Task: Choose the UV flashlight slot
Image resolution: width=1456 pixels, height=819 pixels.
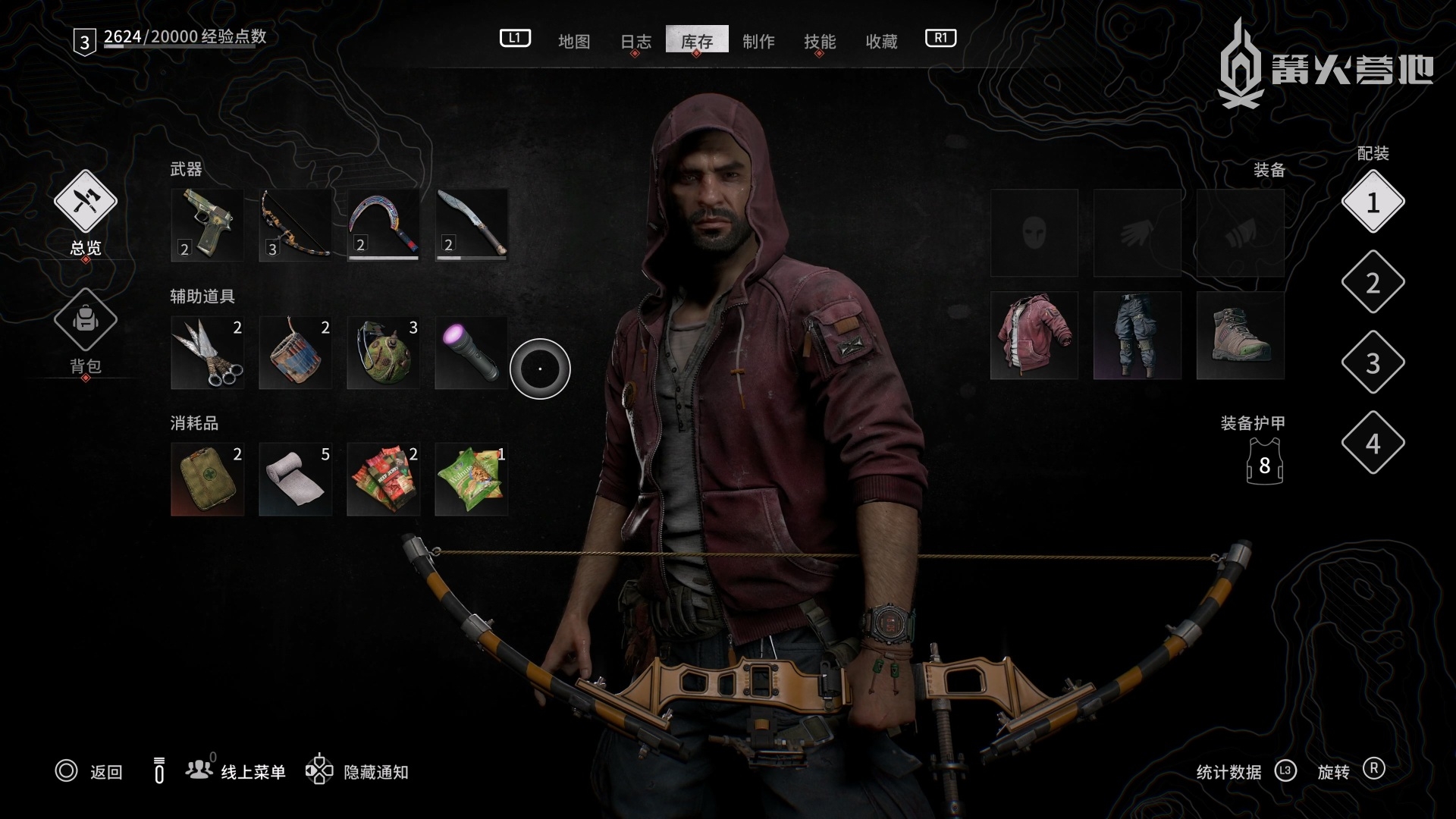Action: (471, 353)
